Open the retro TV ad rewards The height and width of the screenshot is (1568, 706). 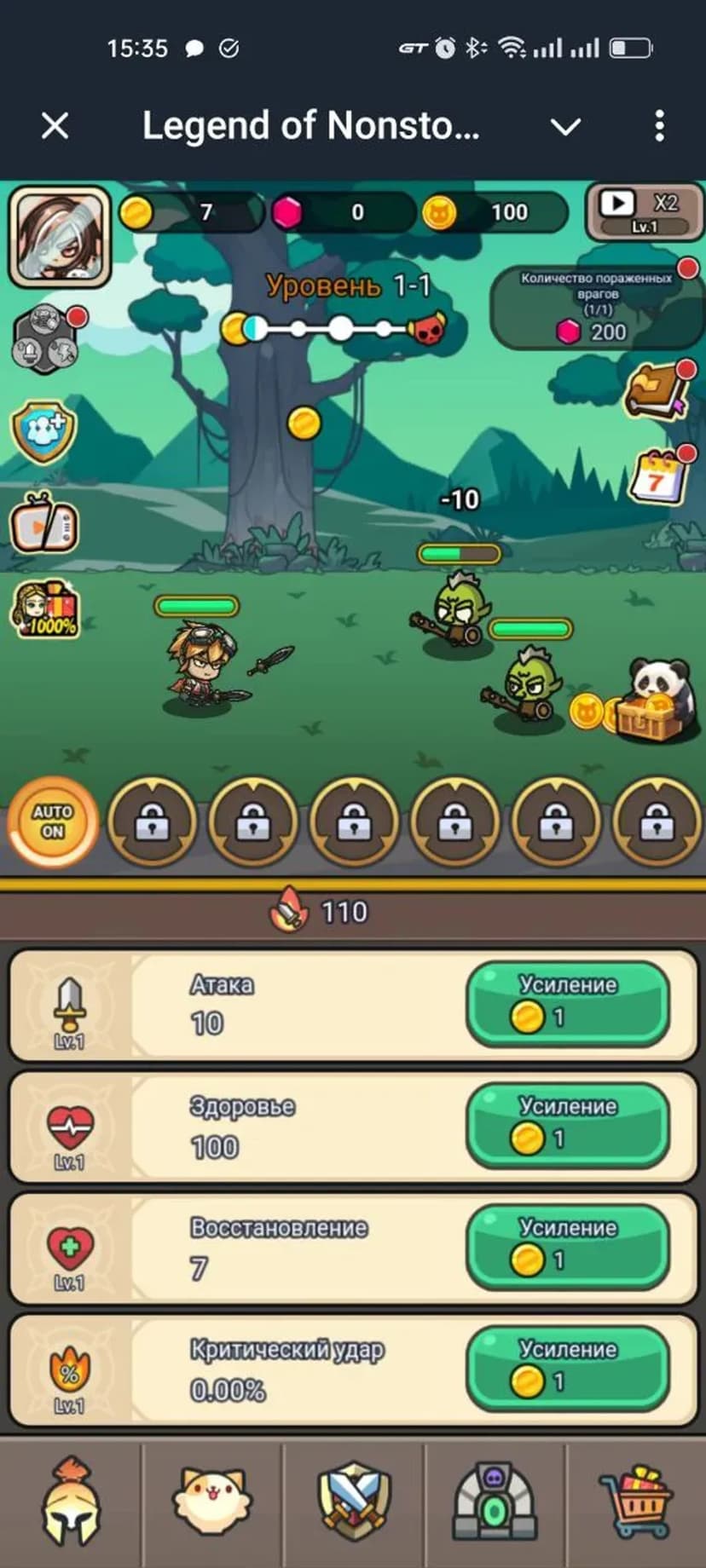(x=44, y=523)
